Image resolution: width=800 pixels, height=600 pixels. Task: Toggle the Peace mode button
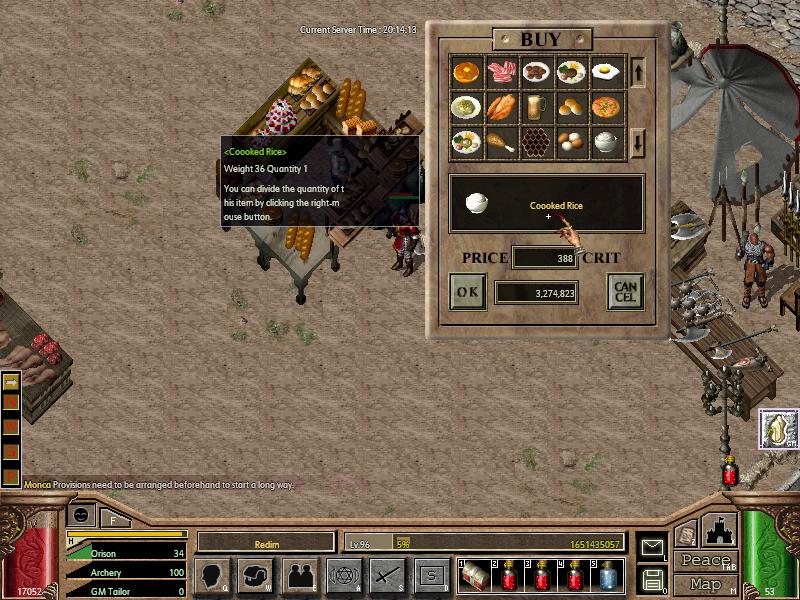(705, 561)
